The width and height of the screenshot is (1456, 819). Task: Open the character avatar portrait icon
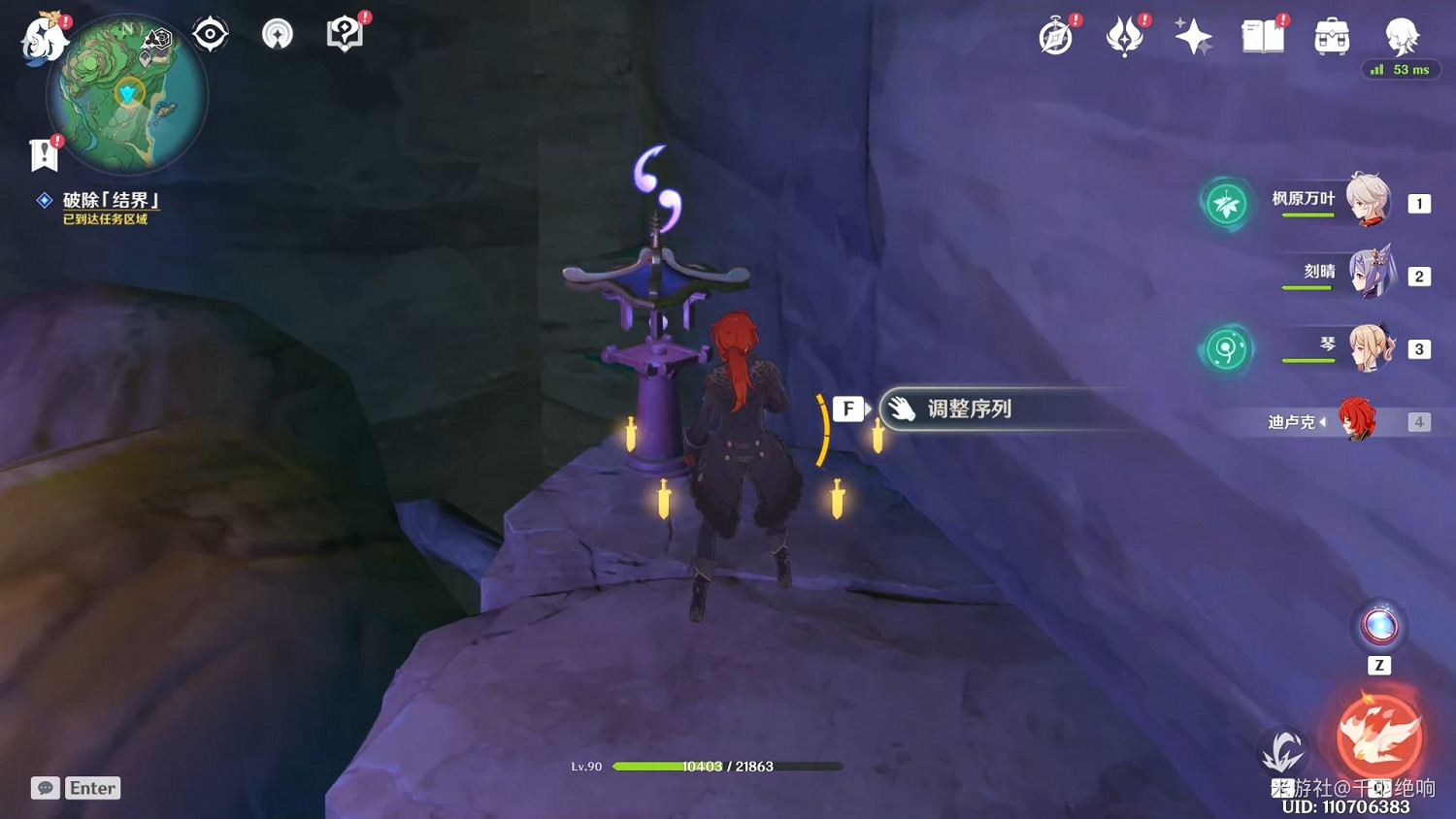[1400, 37]
